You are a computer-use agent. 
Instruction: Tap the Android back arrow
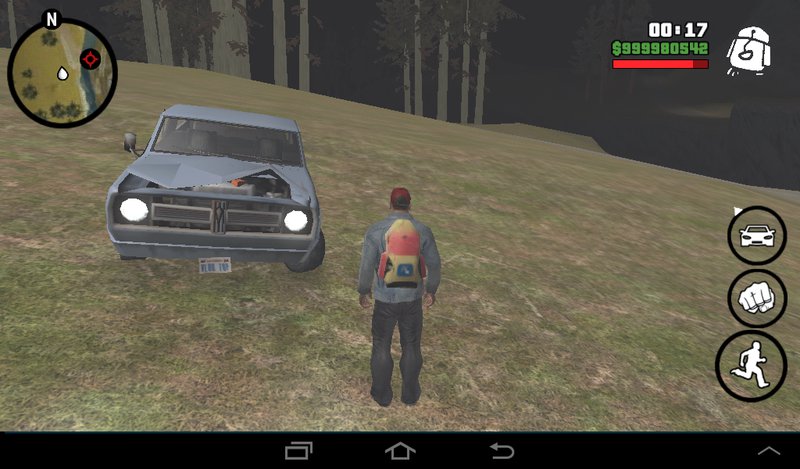(x=501, y=451)
